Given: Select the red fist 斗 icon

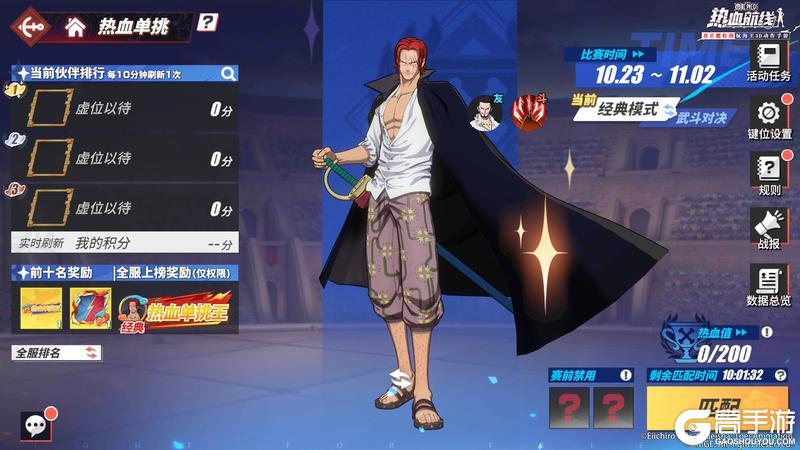Looking at the screenshot, I should coord(526,111).
